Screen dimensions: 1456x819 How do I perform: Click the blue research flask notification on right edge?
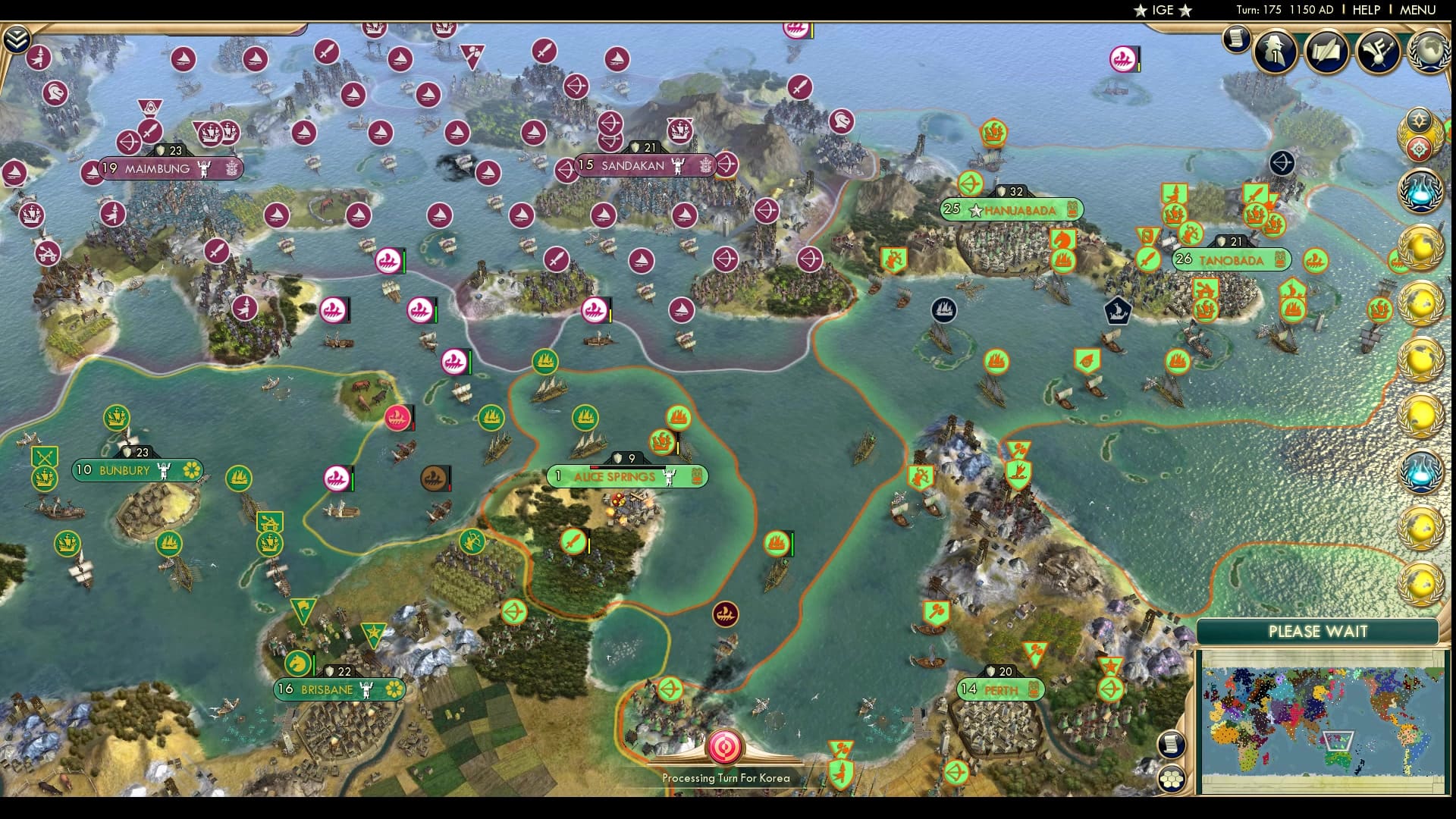click(1423, 192)
